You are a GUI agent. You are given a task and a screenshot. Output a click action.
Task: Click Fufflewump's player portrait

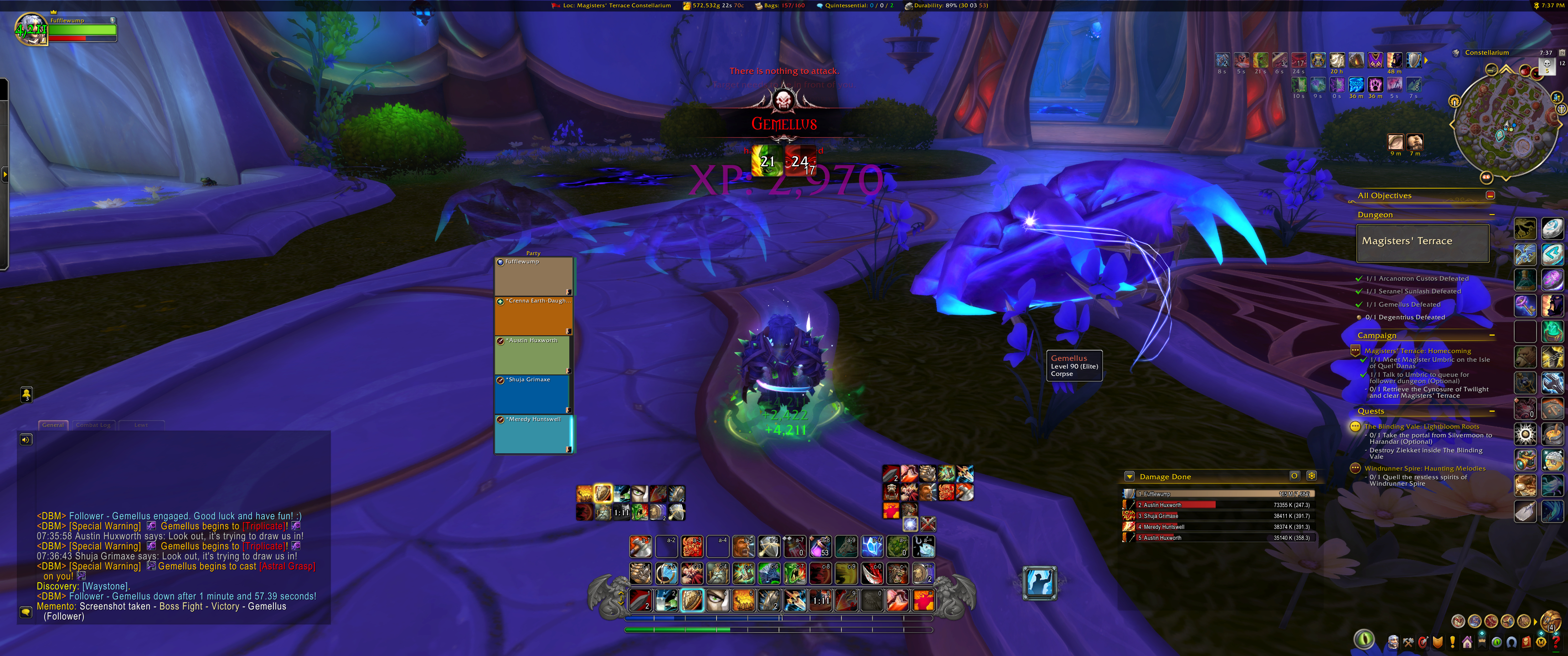click(x=31, y=29)
